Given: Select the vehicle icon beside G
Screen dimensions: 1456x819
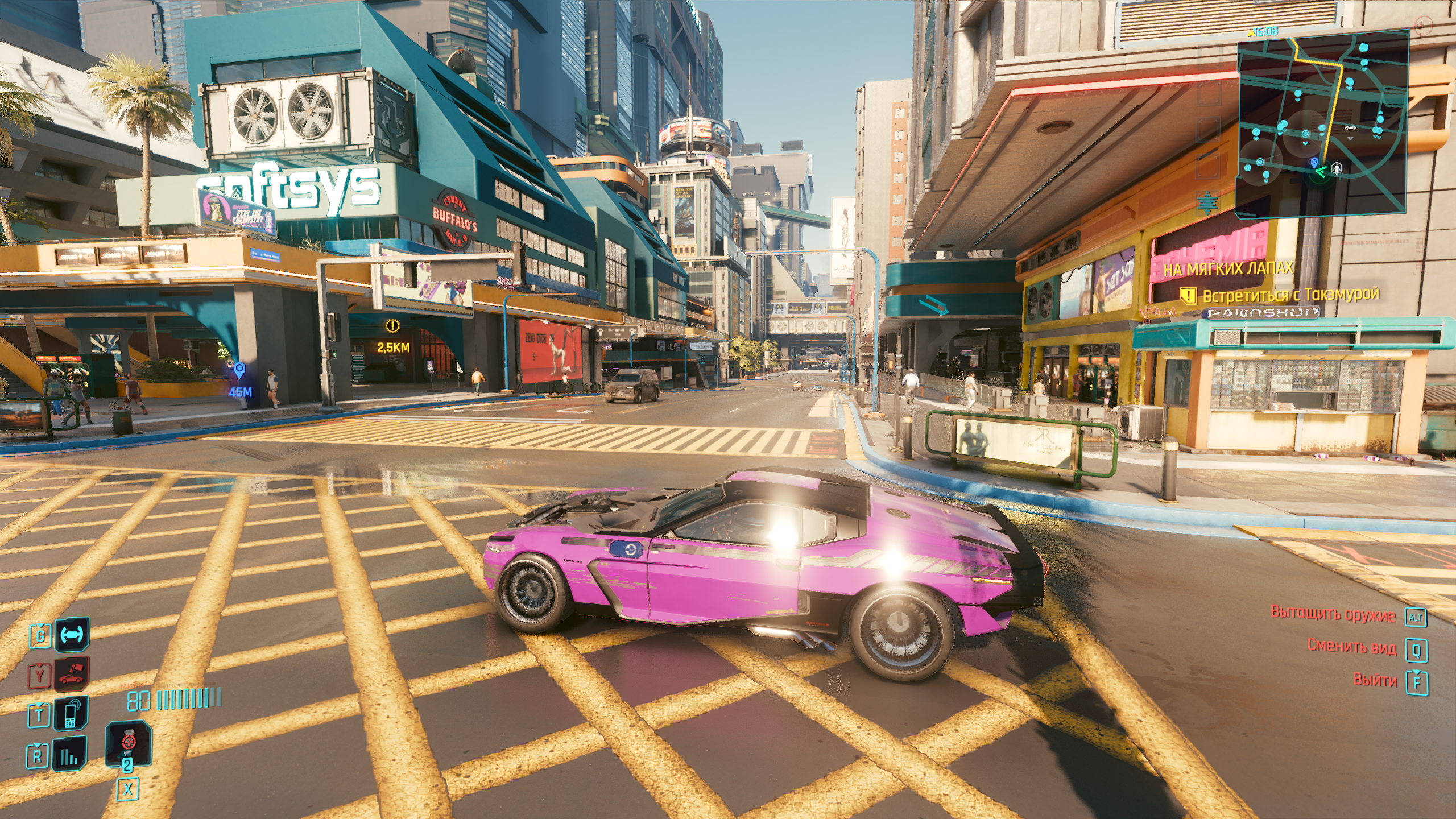Looking at the screenshot, I should tap(72, 634).
